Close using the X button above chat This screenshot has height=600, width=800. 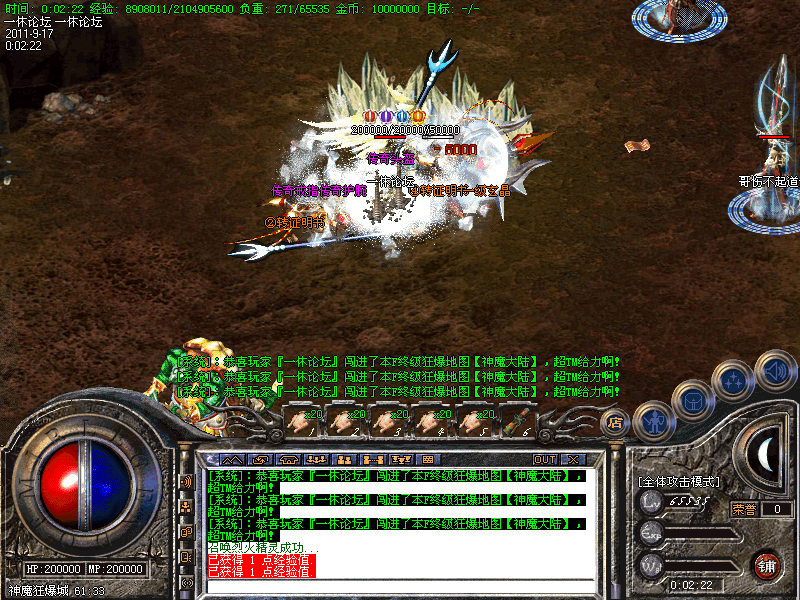[573, 459]
